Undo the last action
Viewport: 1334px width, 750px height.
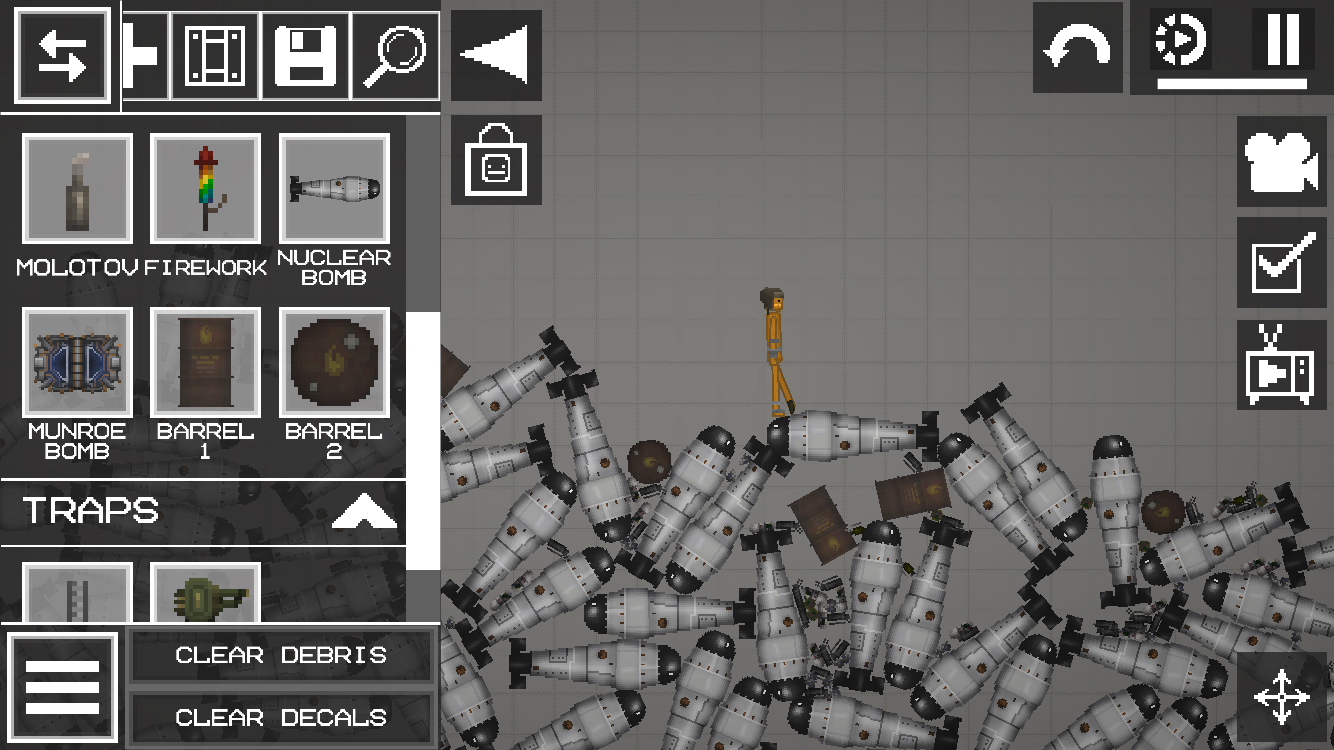tap(1077, 47)
